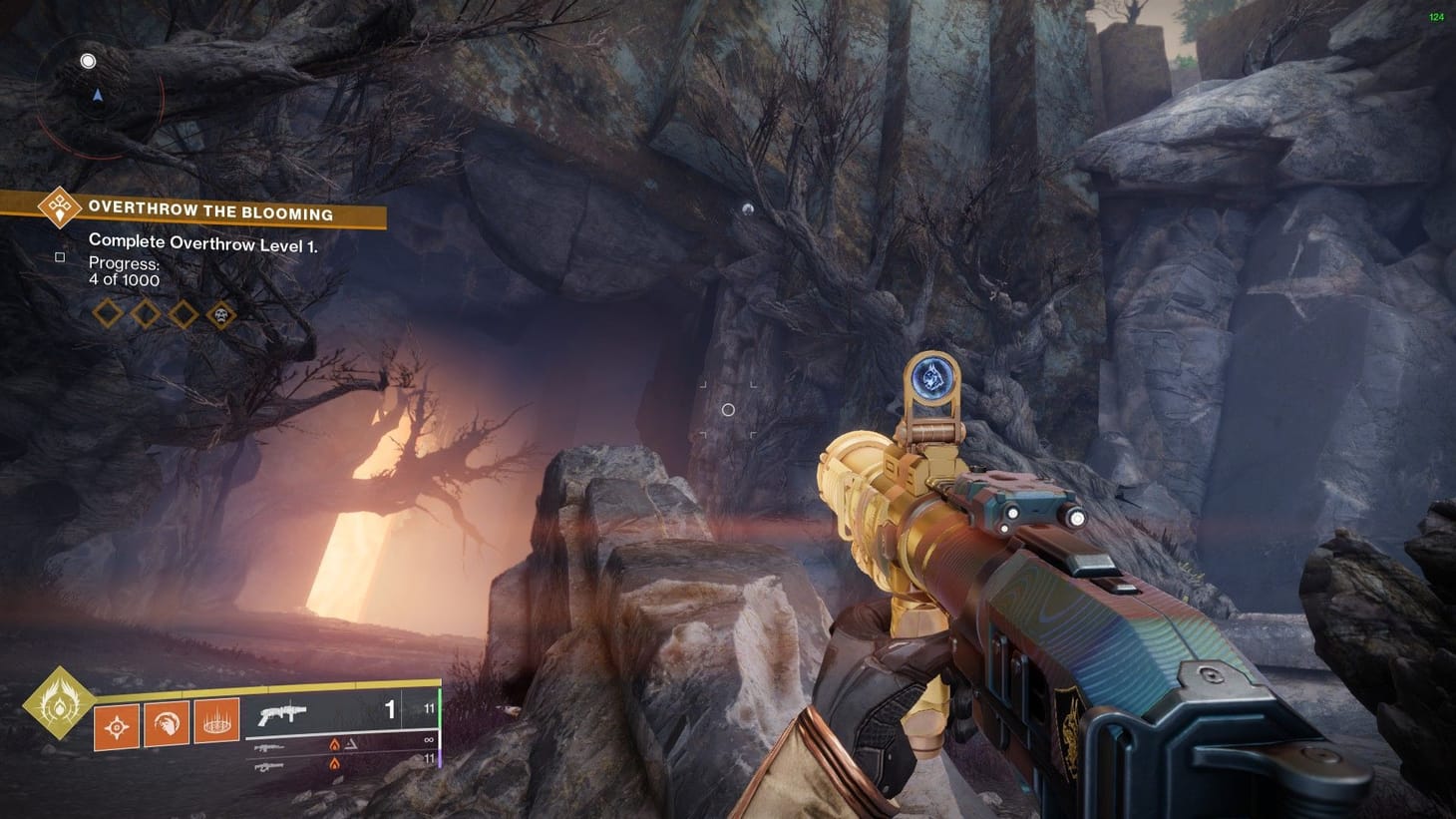This screenshot has height=819, width=1456.
Task: Select the shotgun weapon silhouette icon
Action: pos(282,712)
